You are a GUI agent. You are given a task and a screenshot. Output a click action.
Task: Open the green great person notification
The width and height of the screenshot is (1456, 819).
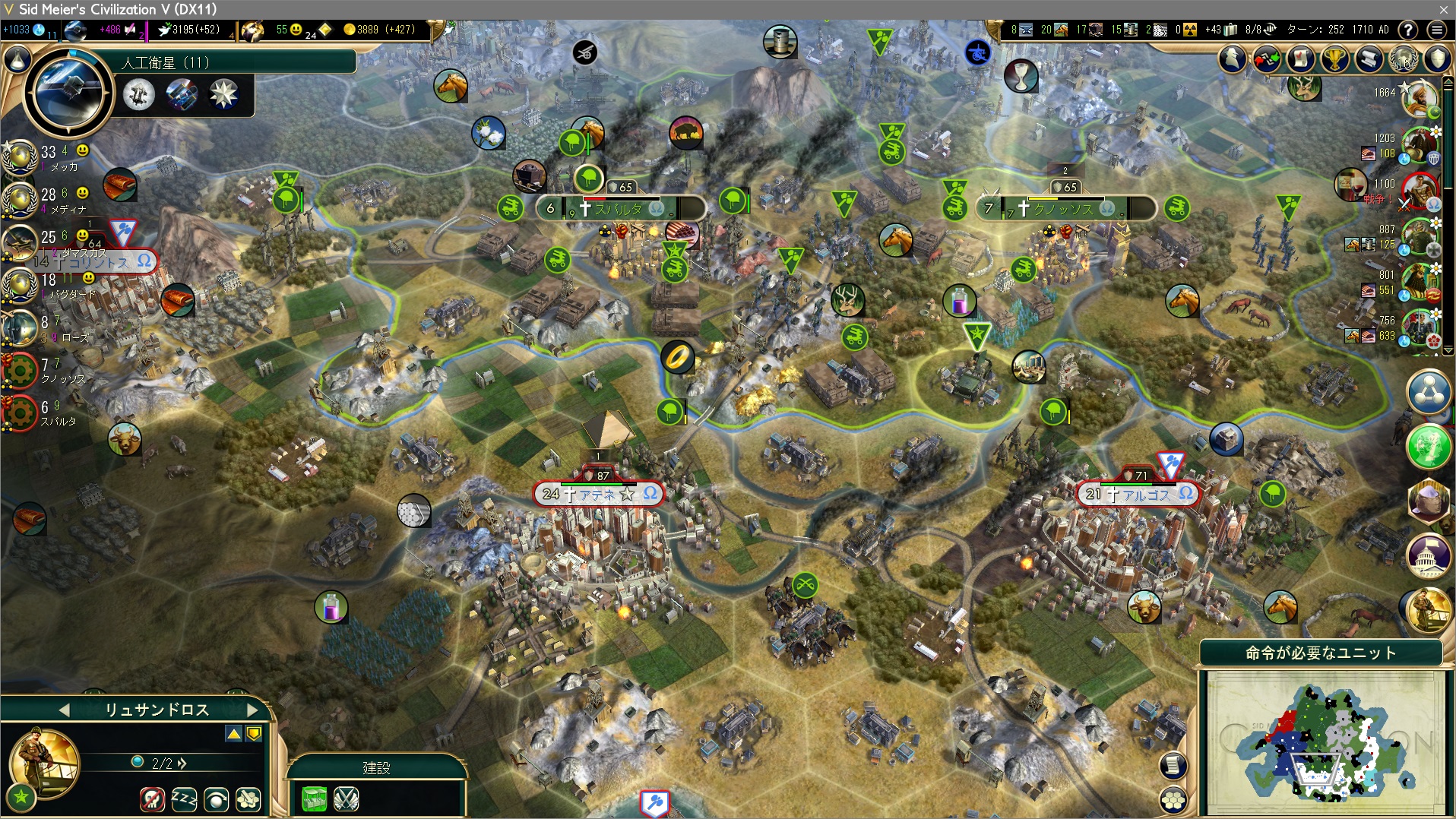point(1429,447)
